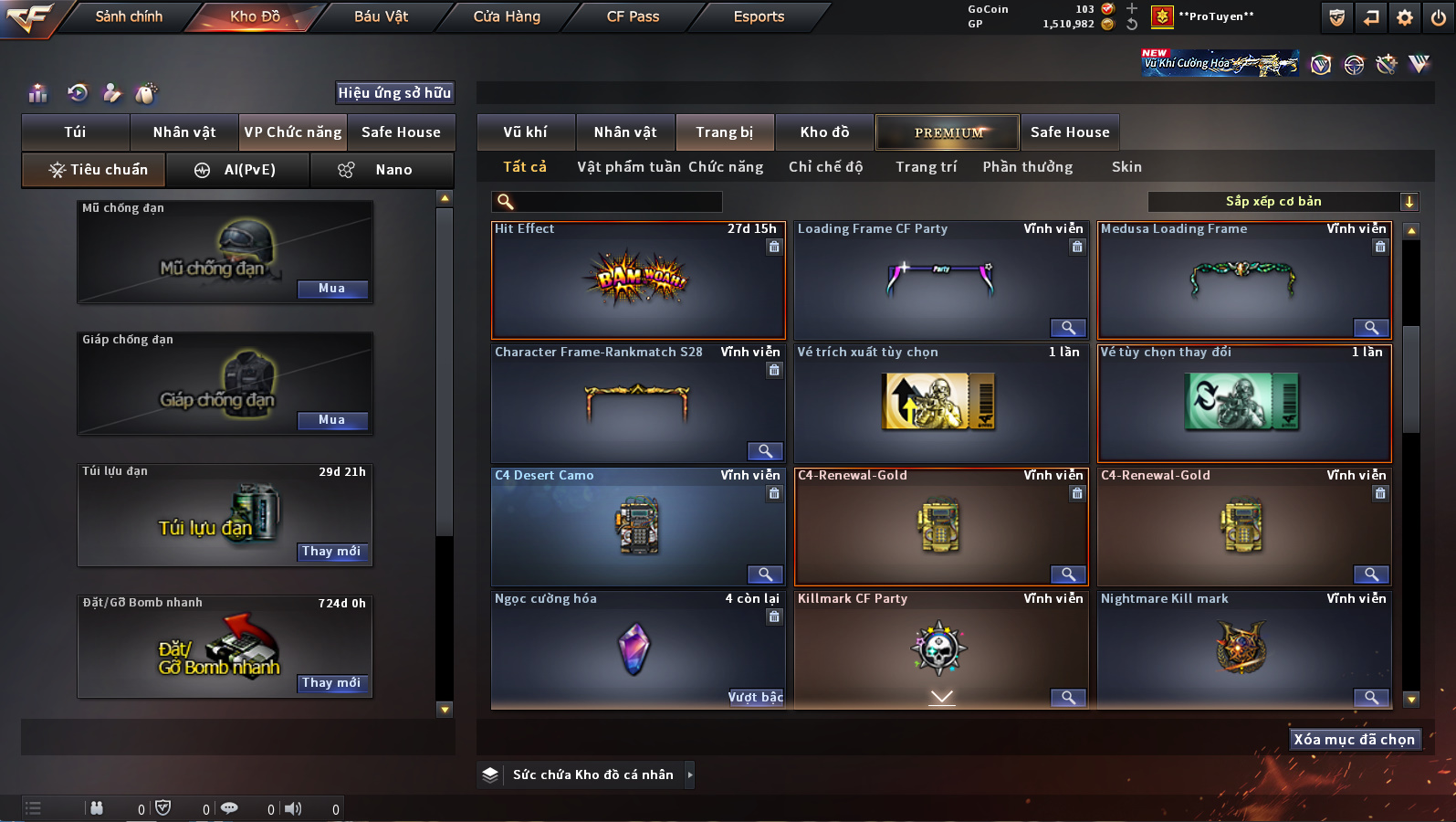
Task: Open the settings gear icon
Action: (x=1405, y=17)
